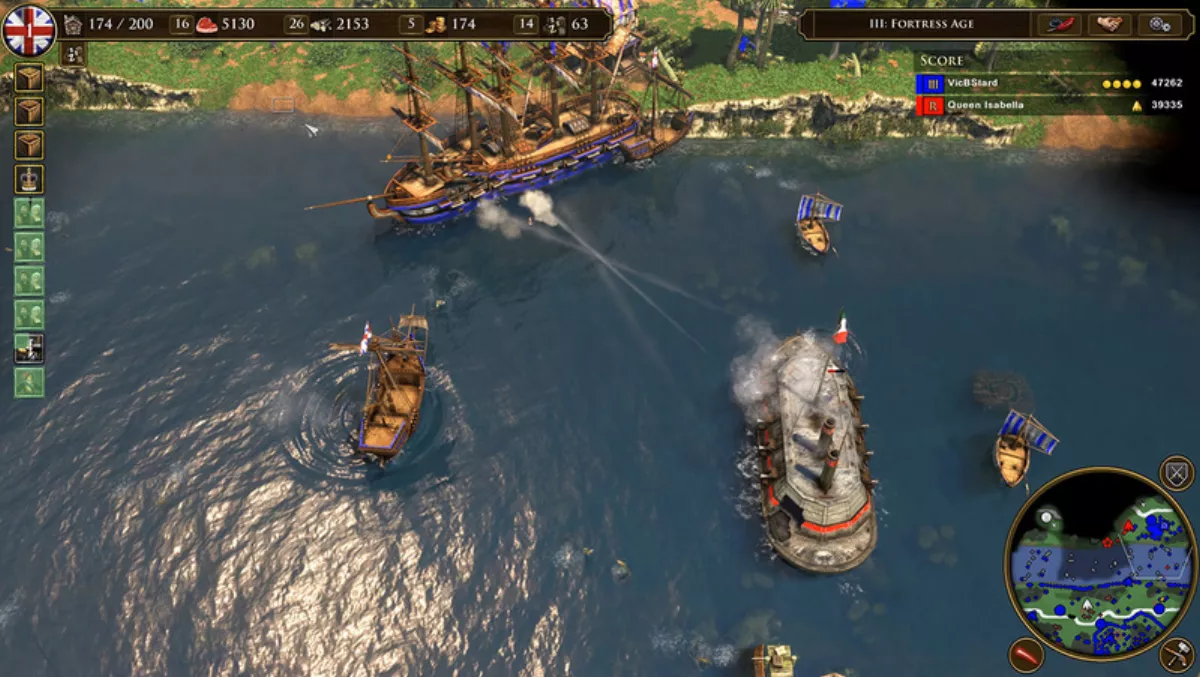Open the gear settings menu
This screenshot has height=677, width=1200.
point(1160,24)
